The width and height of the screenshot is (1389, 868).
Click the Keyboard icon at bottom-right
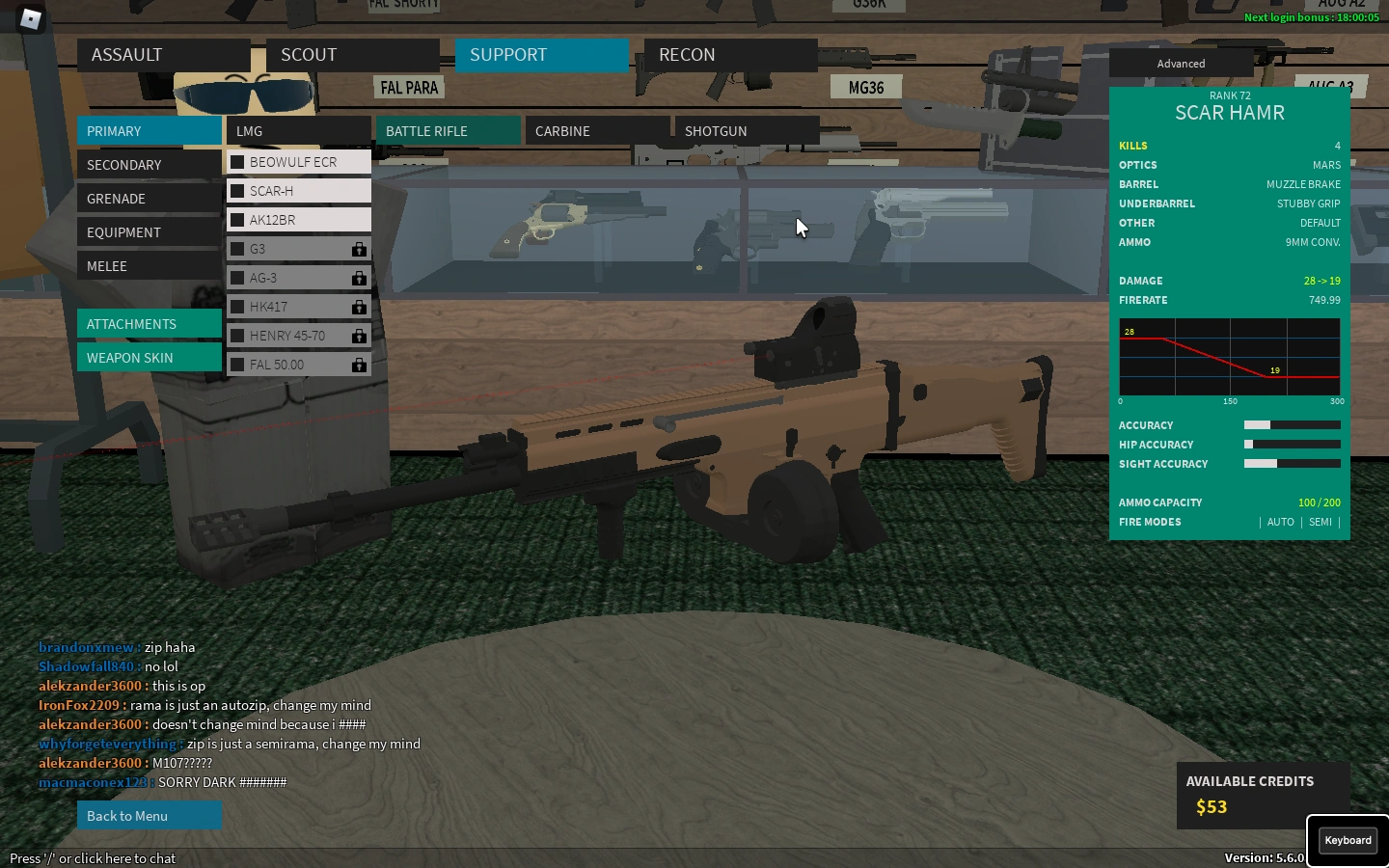(x=1347, y=840)
